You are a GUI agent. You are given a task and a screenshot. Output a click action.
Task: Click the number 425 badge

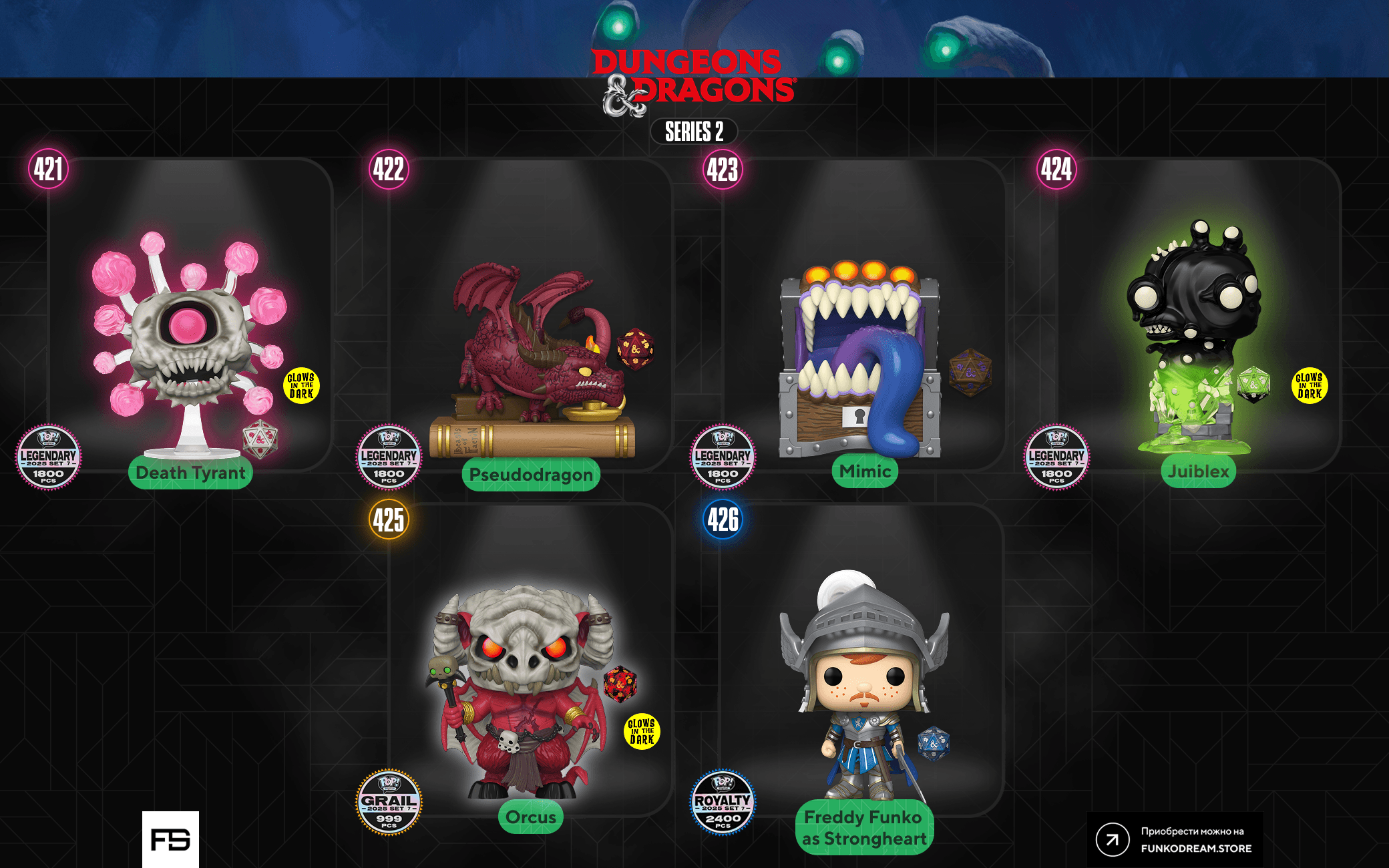389,519
